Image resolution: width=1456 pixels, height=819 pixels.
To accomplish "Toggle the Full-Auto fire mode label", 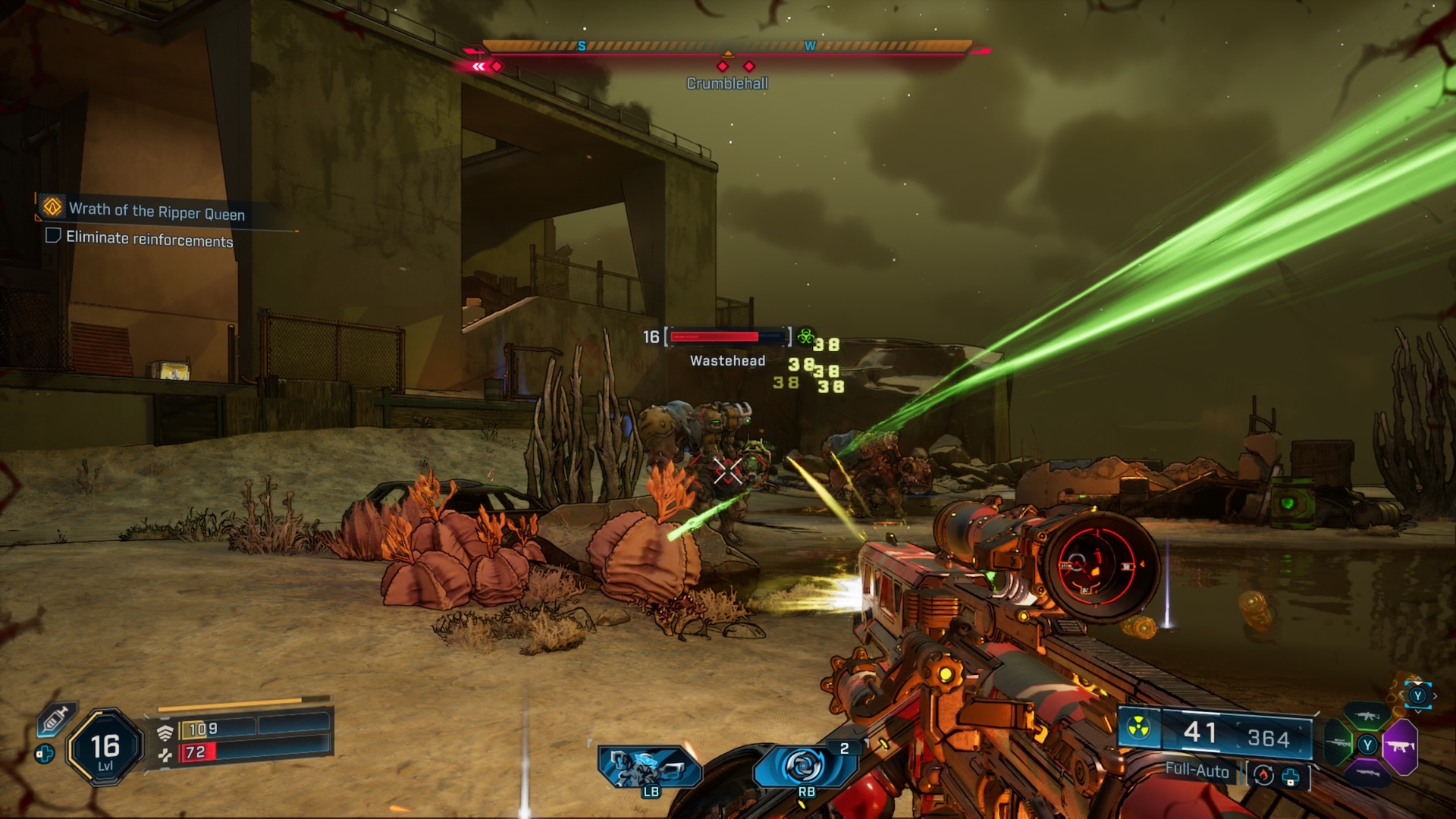I will coord(1197,770).
